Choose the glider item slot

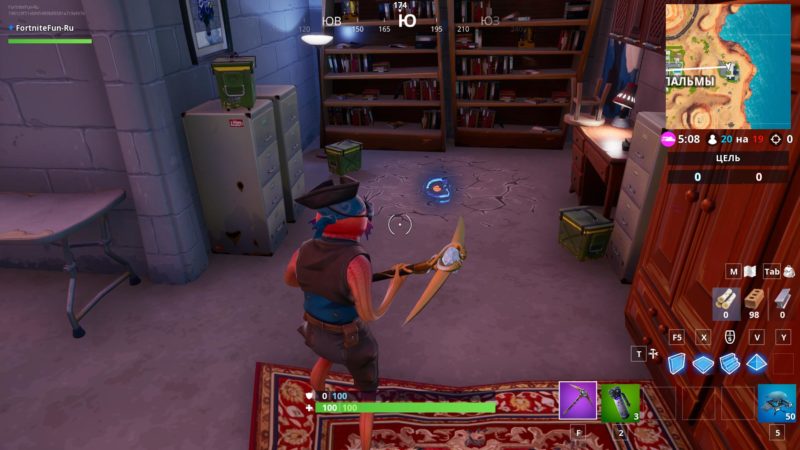[776, 402]
